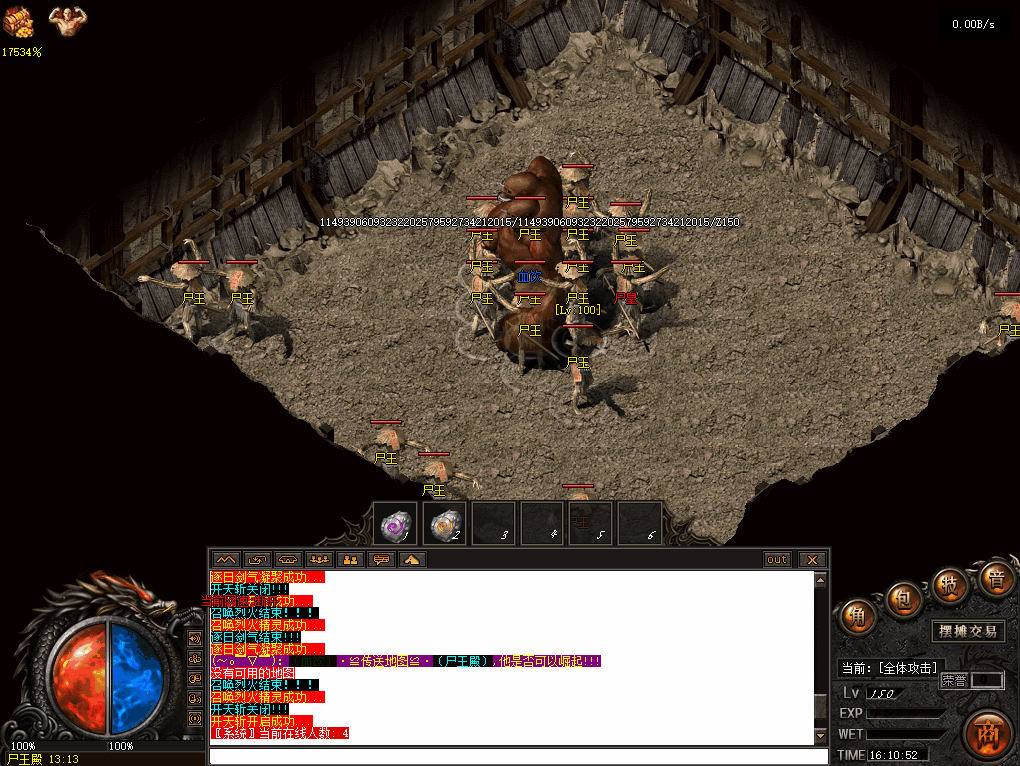
Task: Click the 'out' button on chat bar
Action: tap(777, 560)
